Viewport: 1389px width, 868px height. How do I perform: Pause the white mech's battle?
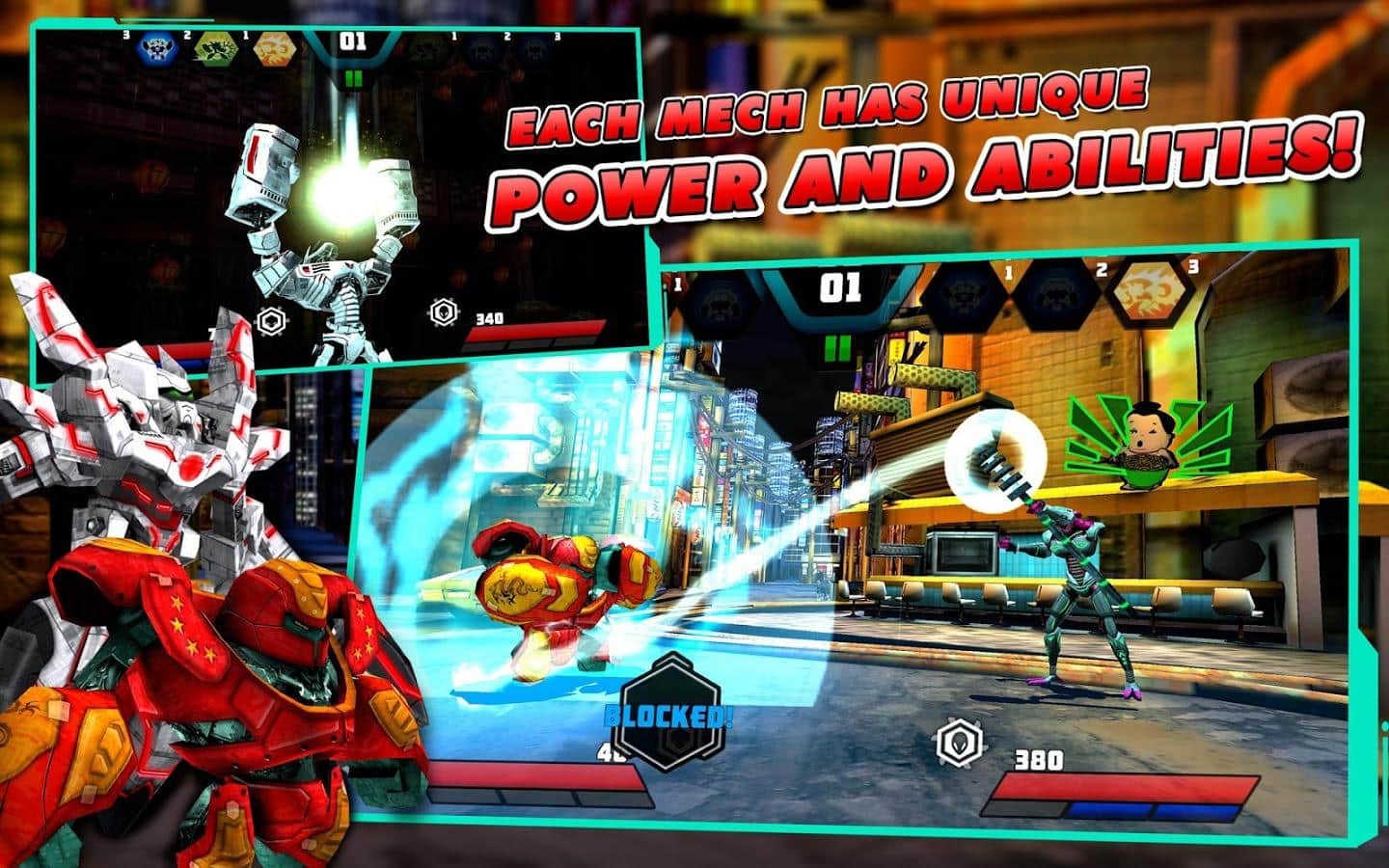point(353,77)
